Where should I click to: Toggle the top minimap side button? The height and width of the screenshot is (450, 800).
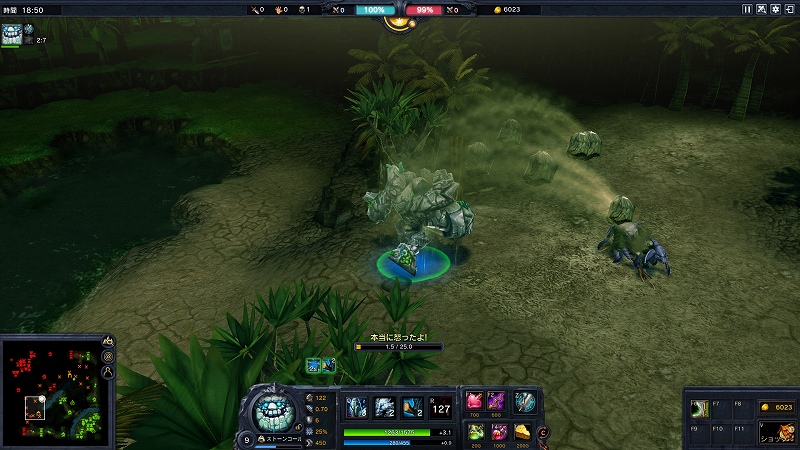107,341
